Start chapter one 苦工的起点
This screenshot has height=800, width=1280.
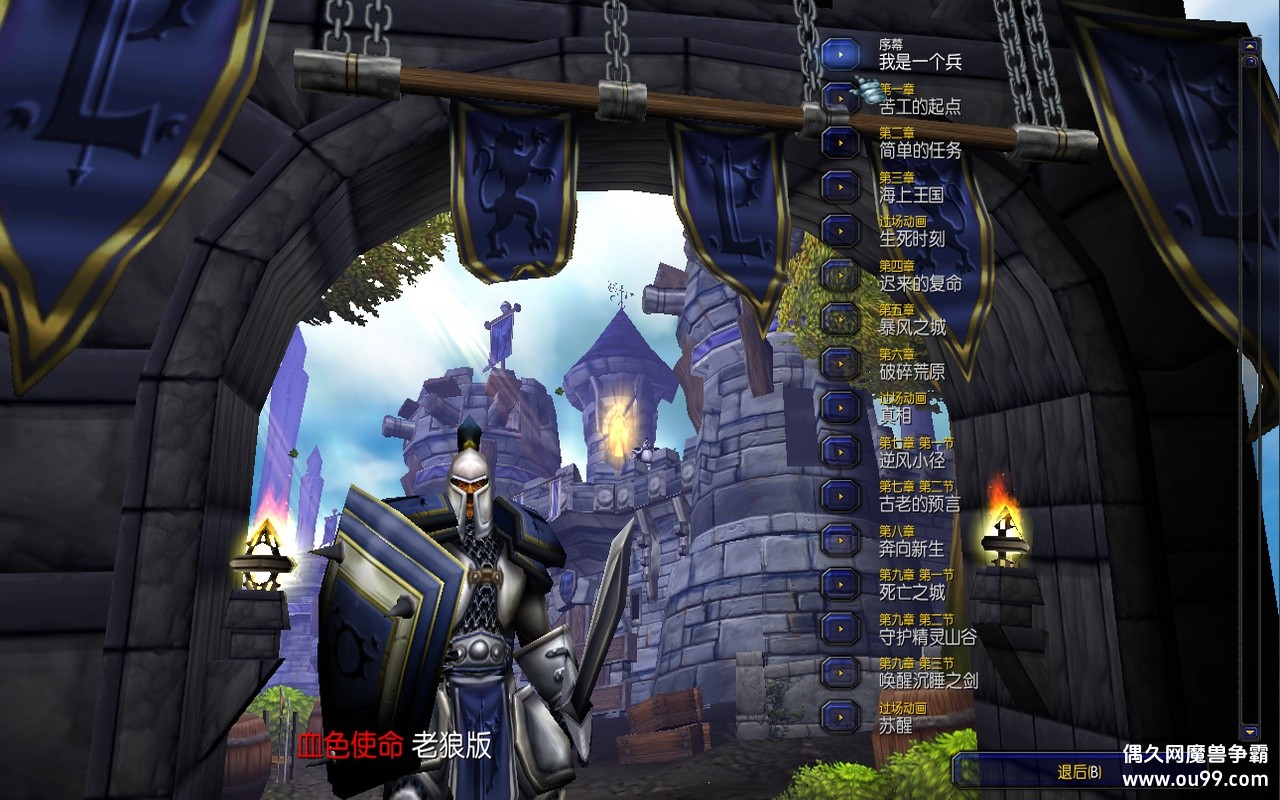pos(841,98)
